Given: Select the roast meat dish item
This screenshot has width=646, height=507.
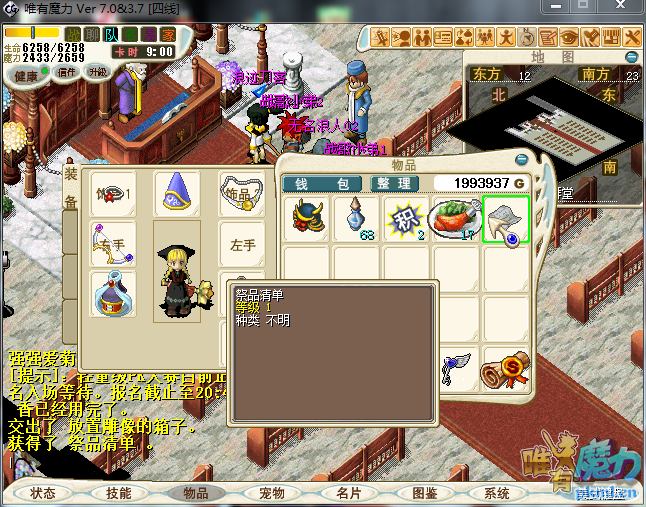Looking at the screenshot, I should pyautogui.click(x=455, y=219).
